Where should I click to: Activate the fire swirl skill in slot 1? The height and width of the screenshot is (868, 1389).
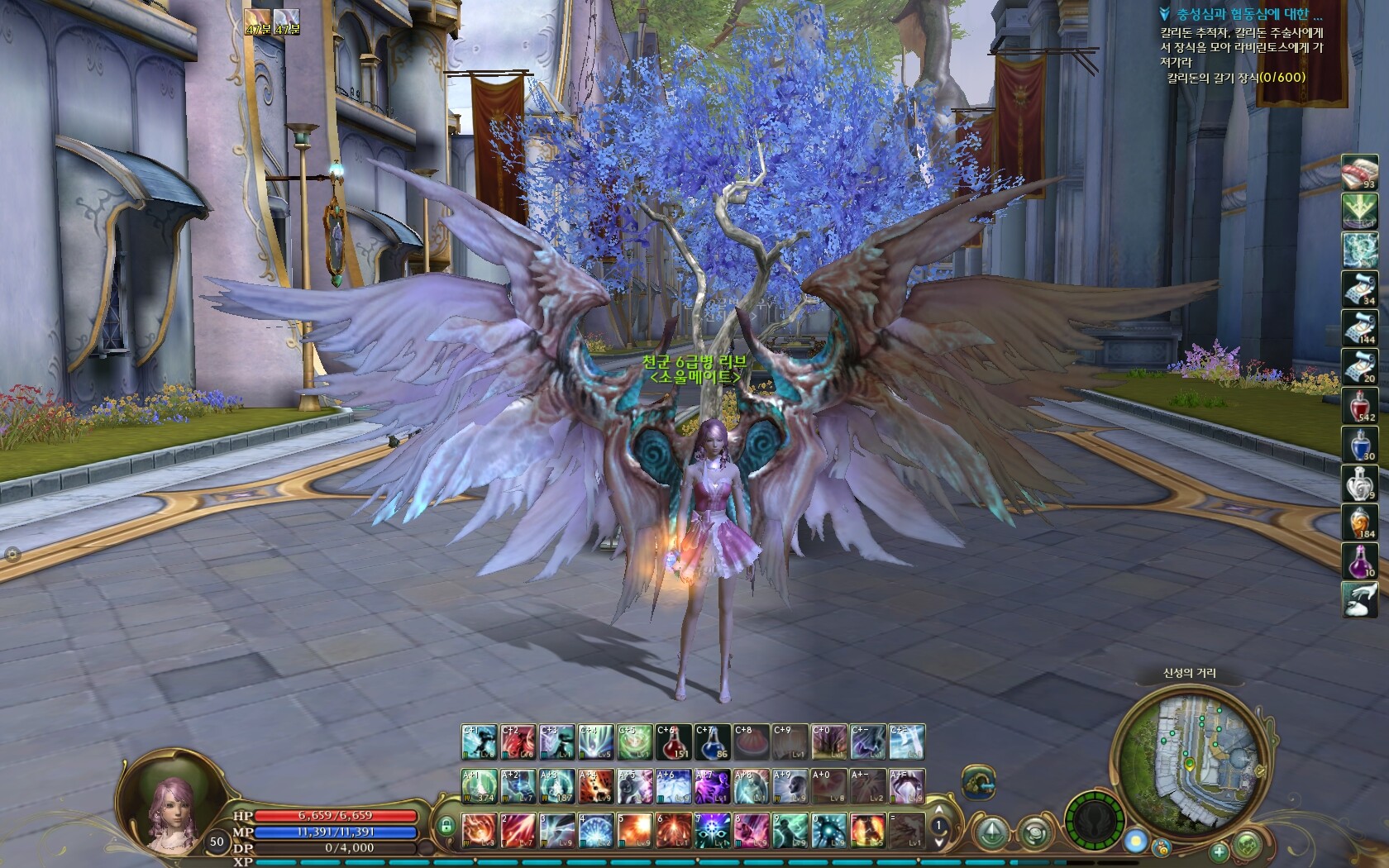(479, 829)
